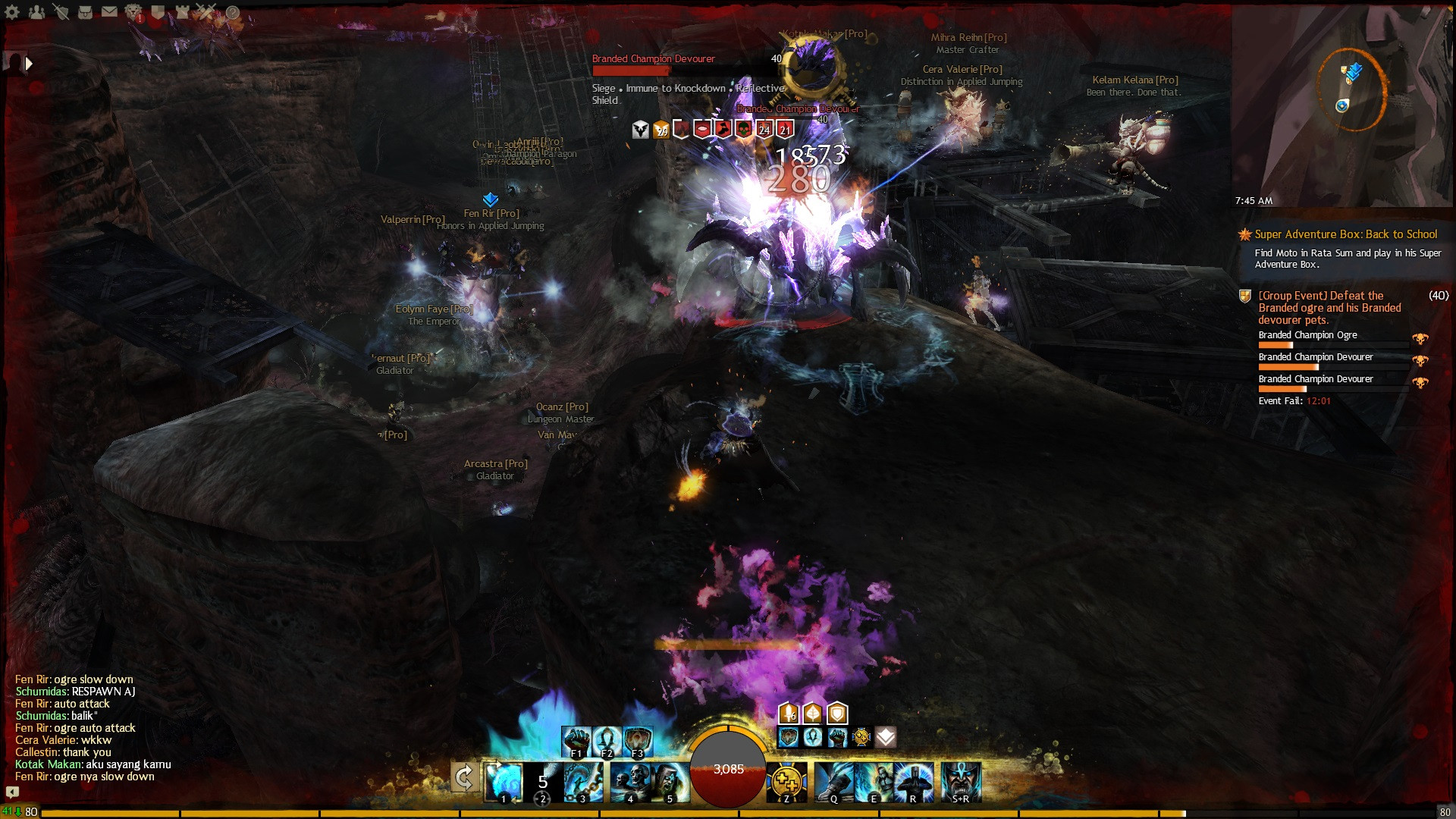Open the help question mark icon
1456x819 pixels.
[232, 11]
